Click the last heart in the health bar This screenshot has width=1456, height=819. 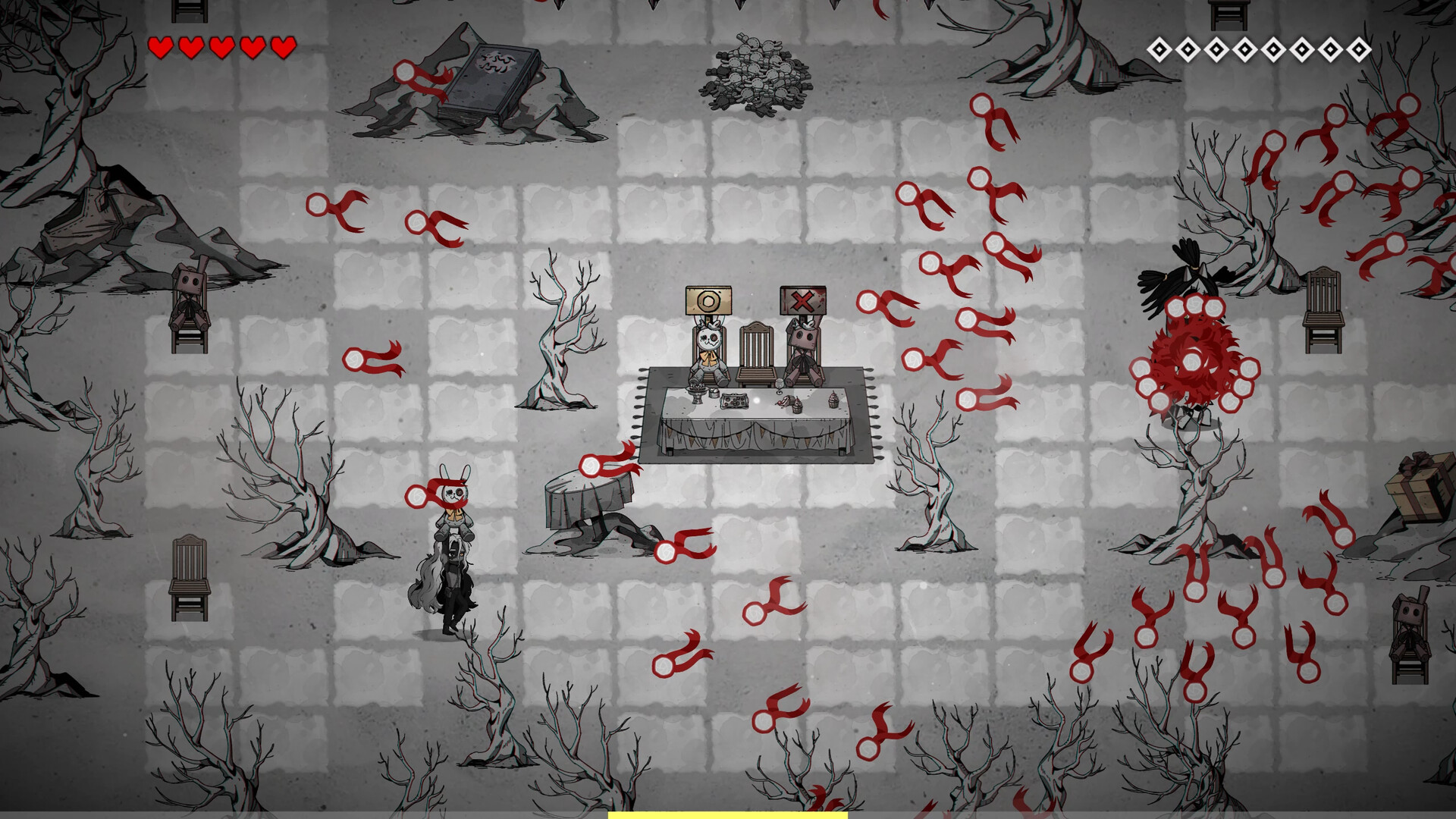[x=283, y=47]
